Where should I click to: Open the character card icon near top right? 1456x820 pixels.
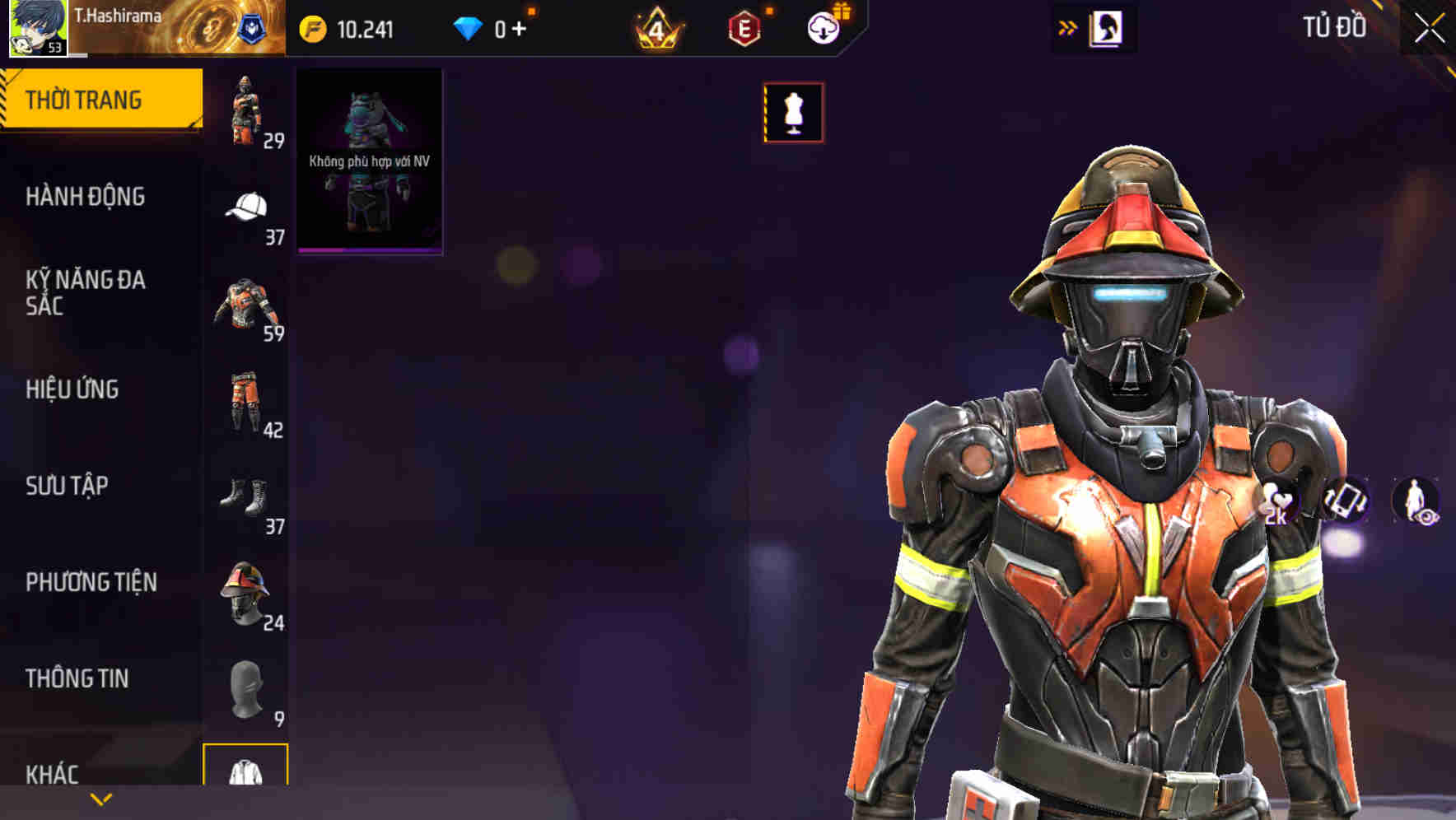click(1107, 27)
